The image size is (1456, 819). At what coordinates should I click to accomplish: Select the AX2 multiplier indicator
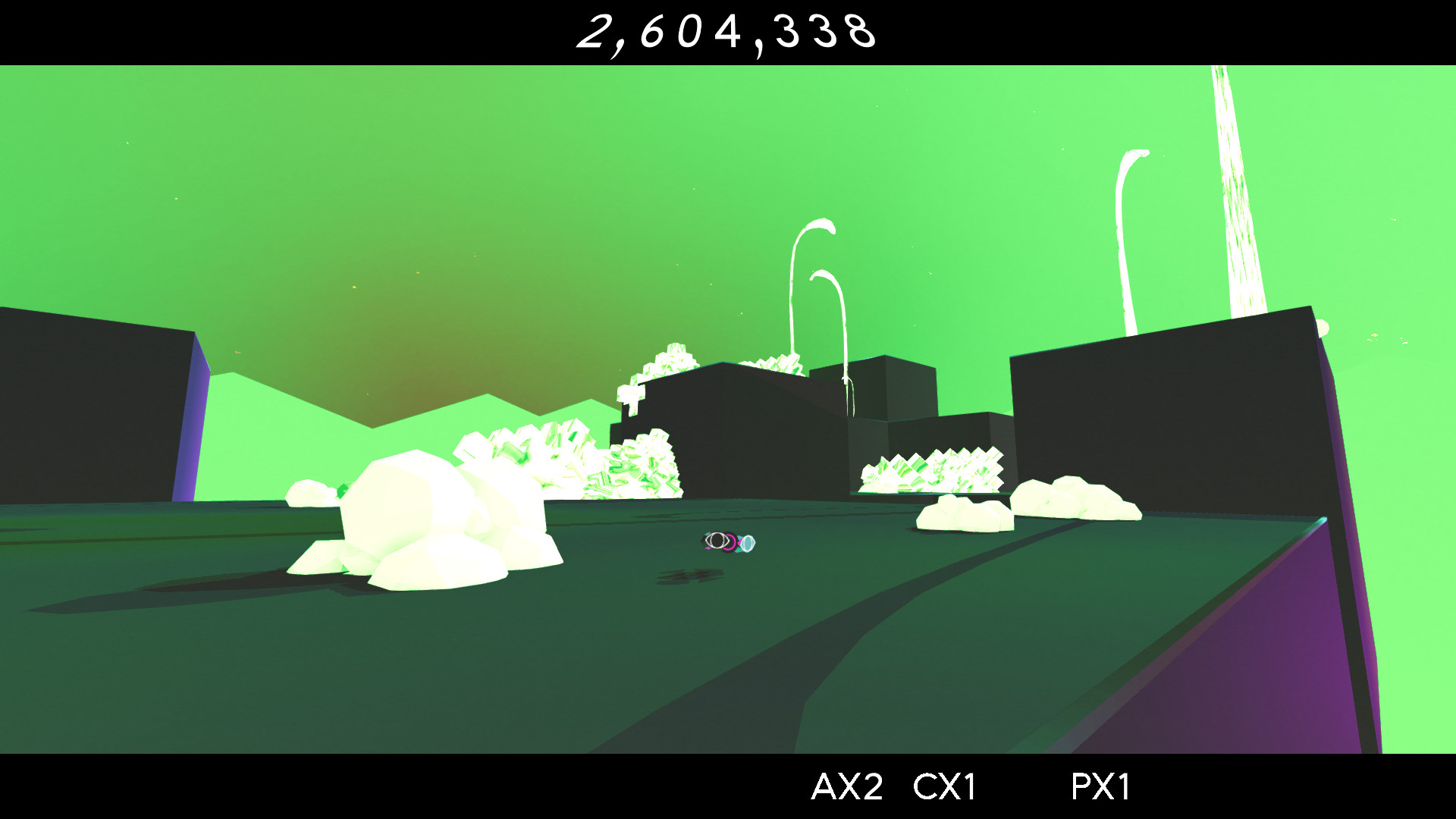coord(847,786)
